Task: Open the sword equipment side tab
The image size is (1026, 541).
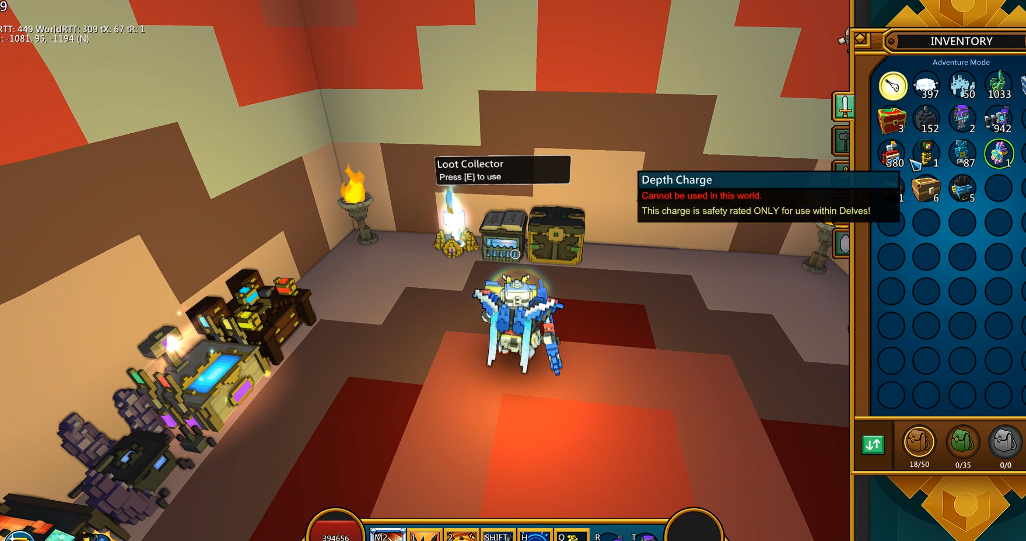Action: pos(844,105)
